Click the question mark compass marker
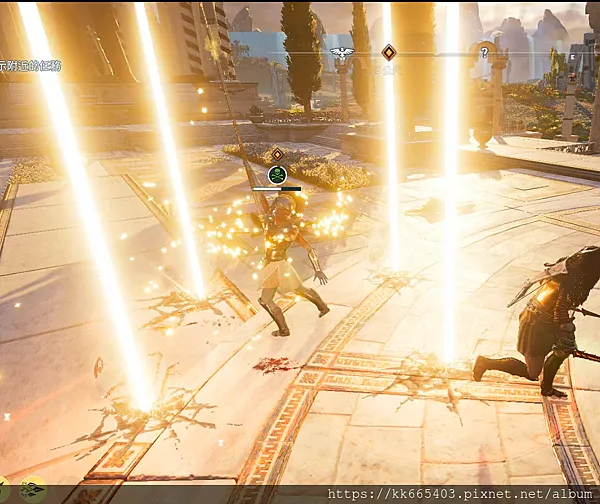 pos(485,52)
